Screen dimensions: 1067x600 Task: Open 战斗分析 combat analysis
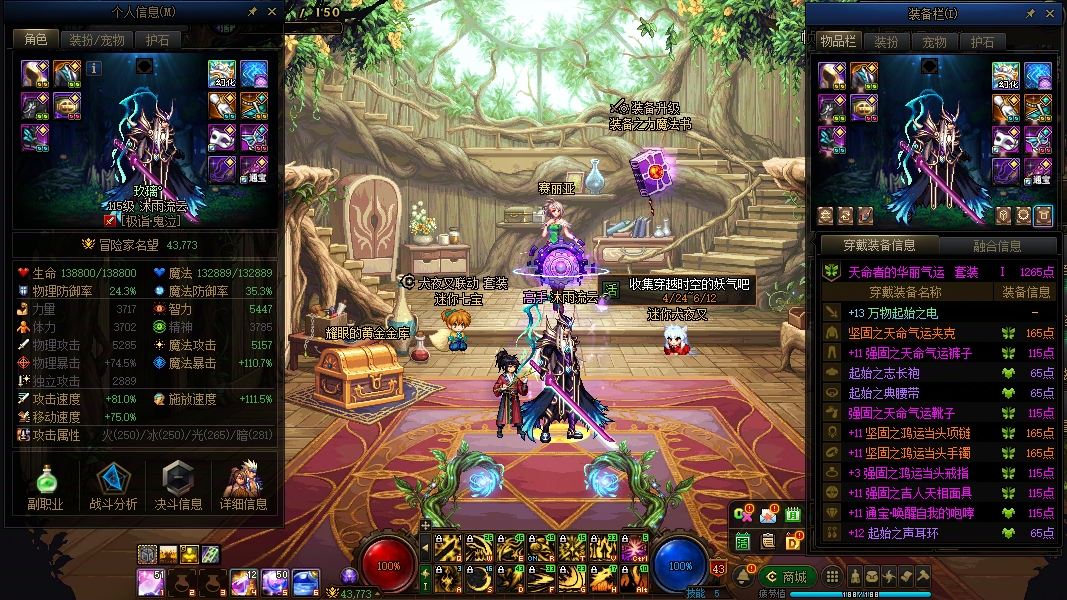(x=113, y=487)
